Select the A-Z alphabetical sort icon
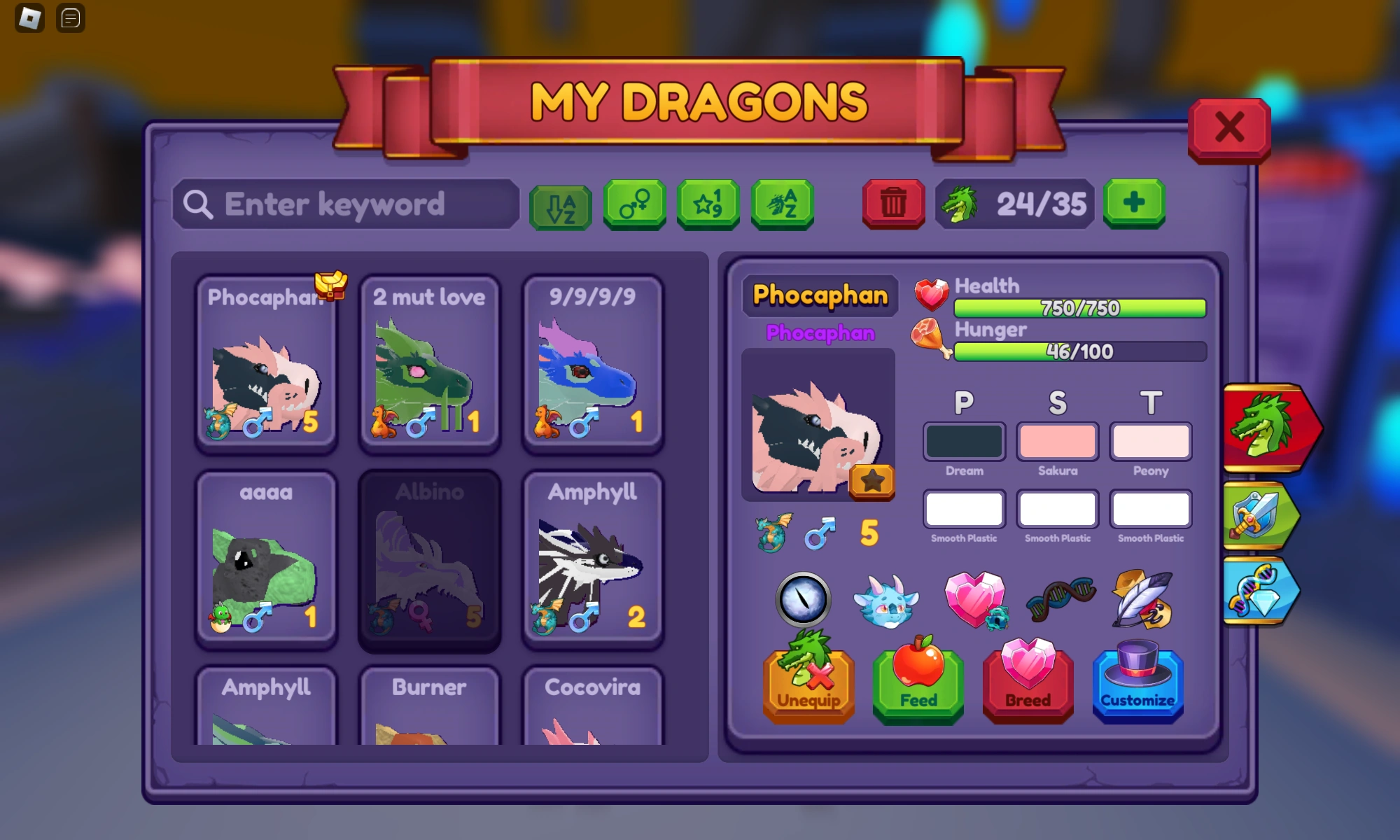This screenshot has height=840, width=1400. [559, 204]
